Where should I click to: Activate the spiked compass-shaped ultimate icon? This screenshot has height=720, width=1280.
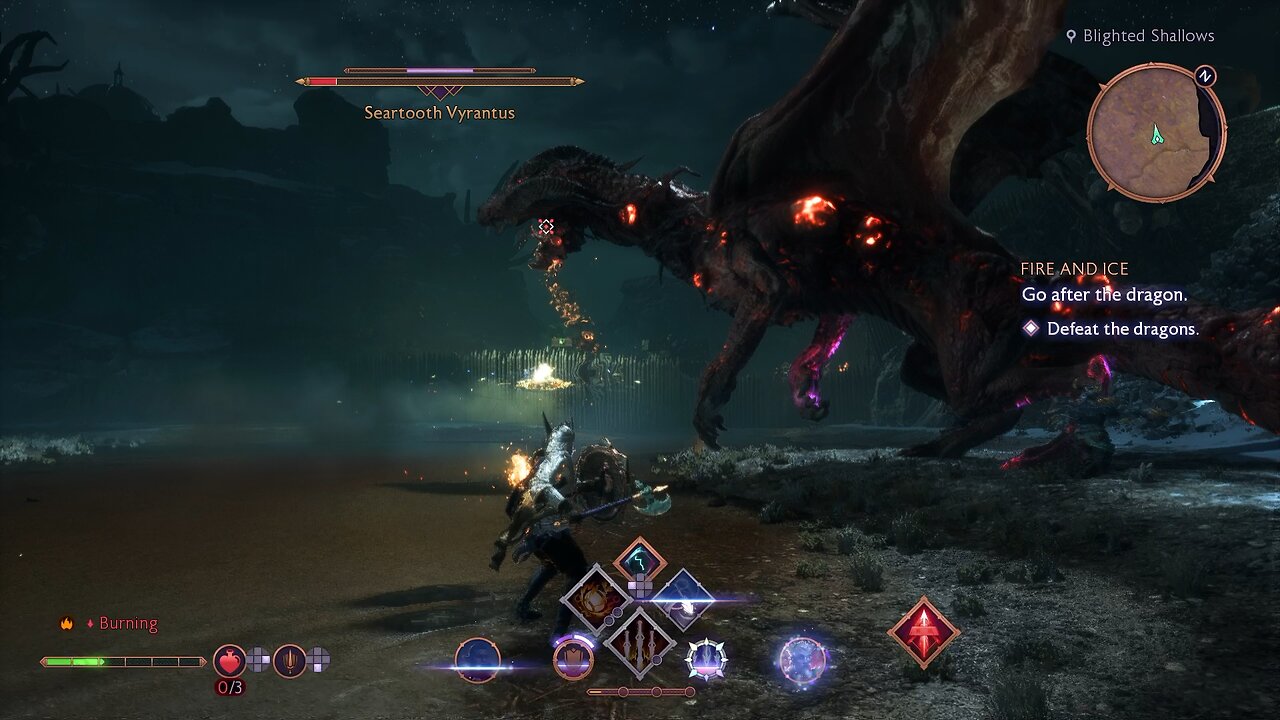(706, 660)
